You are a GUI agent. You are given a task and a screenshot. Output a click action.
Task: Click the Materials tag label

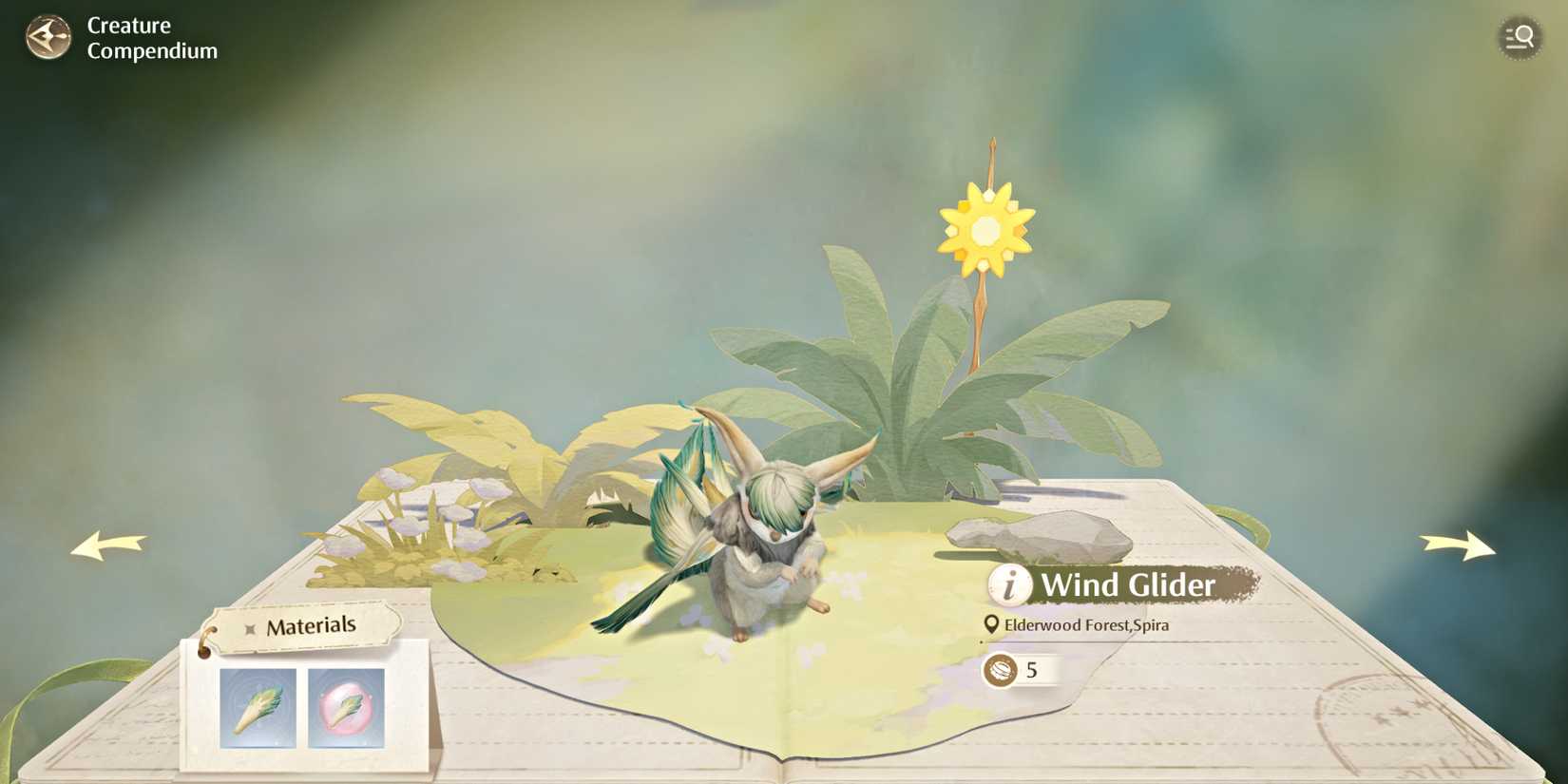[314, 625]
